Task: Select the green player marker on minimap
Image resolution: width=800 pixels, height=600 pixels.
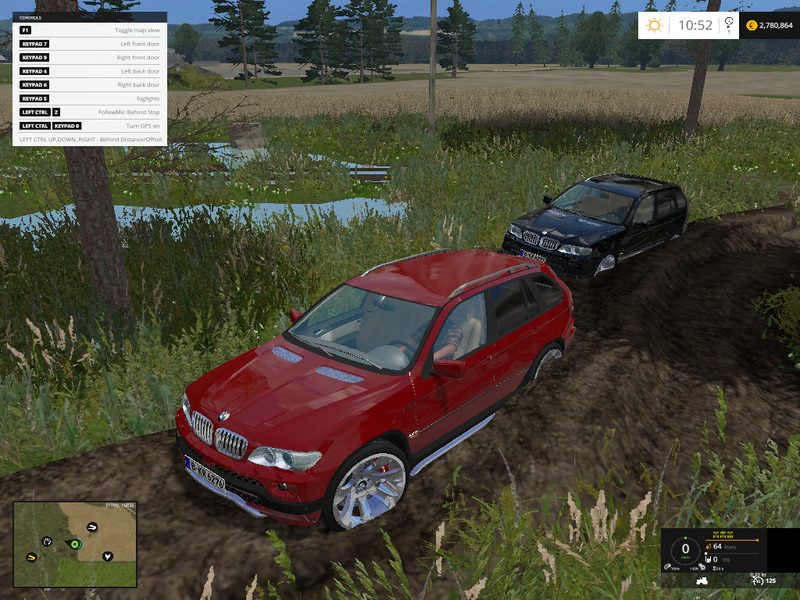Action: 74,544
